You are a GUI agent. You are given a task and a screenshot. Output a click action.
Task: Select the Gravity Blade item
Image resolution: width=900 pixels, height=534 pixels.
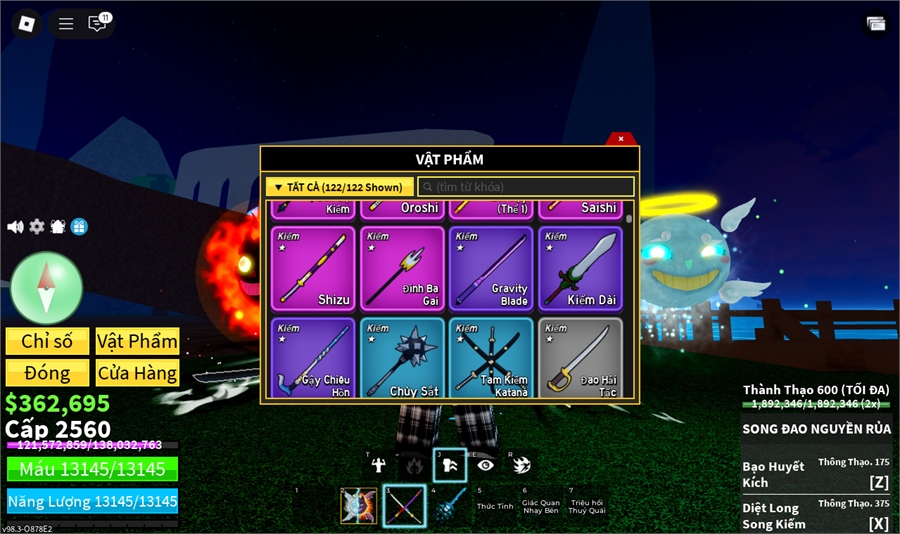click(x=491, y=268)
